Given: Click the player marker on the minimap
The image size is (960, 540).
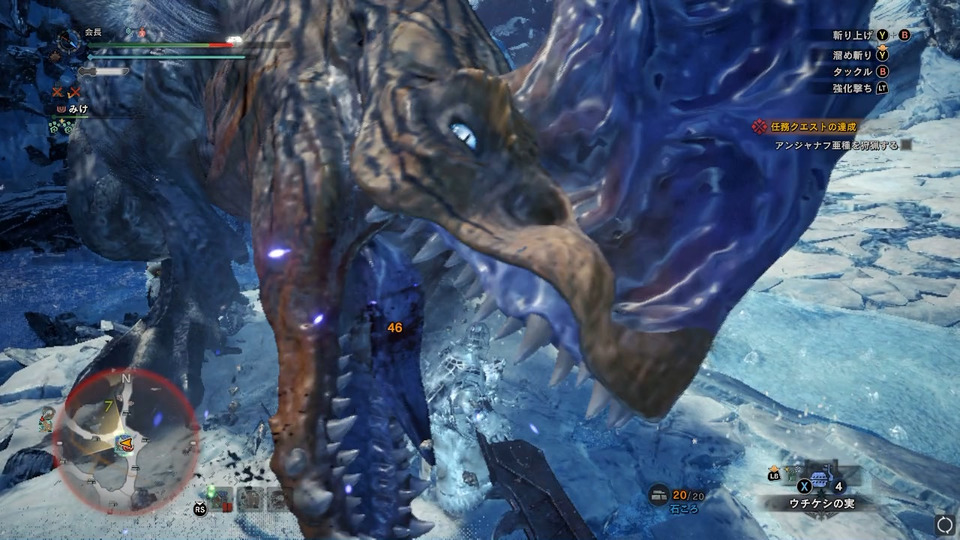Looking at the screenshot, I should coord(127,442).
